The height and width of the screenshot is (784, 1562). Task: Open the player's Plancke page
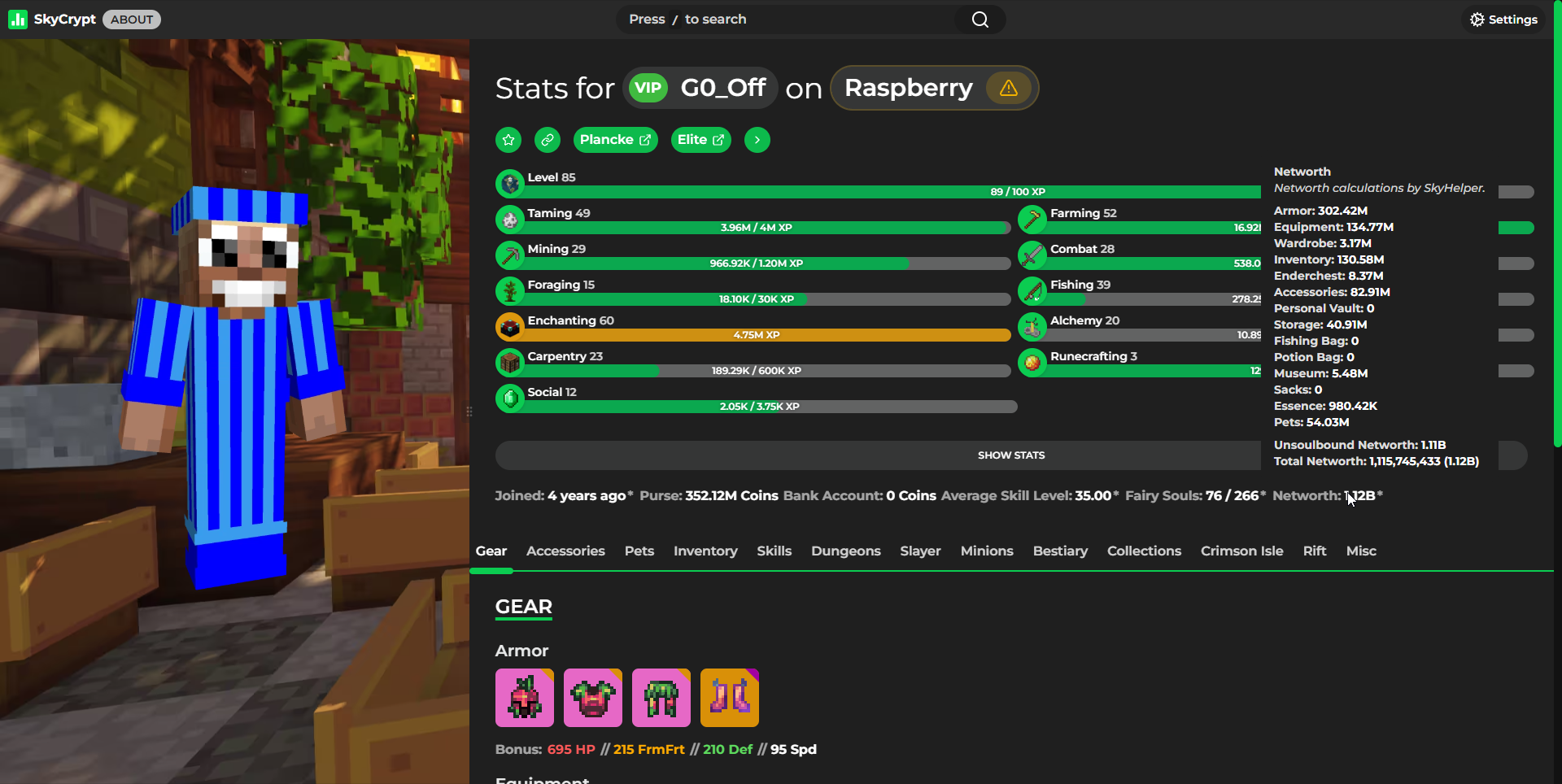click(x=615, y=139)
